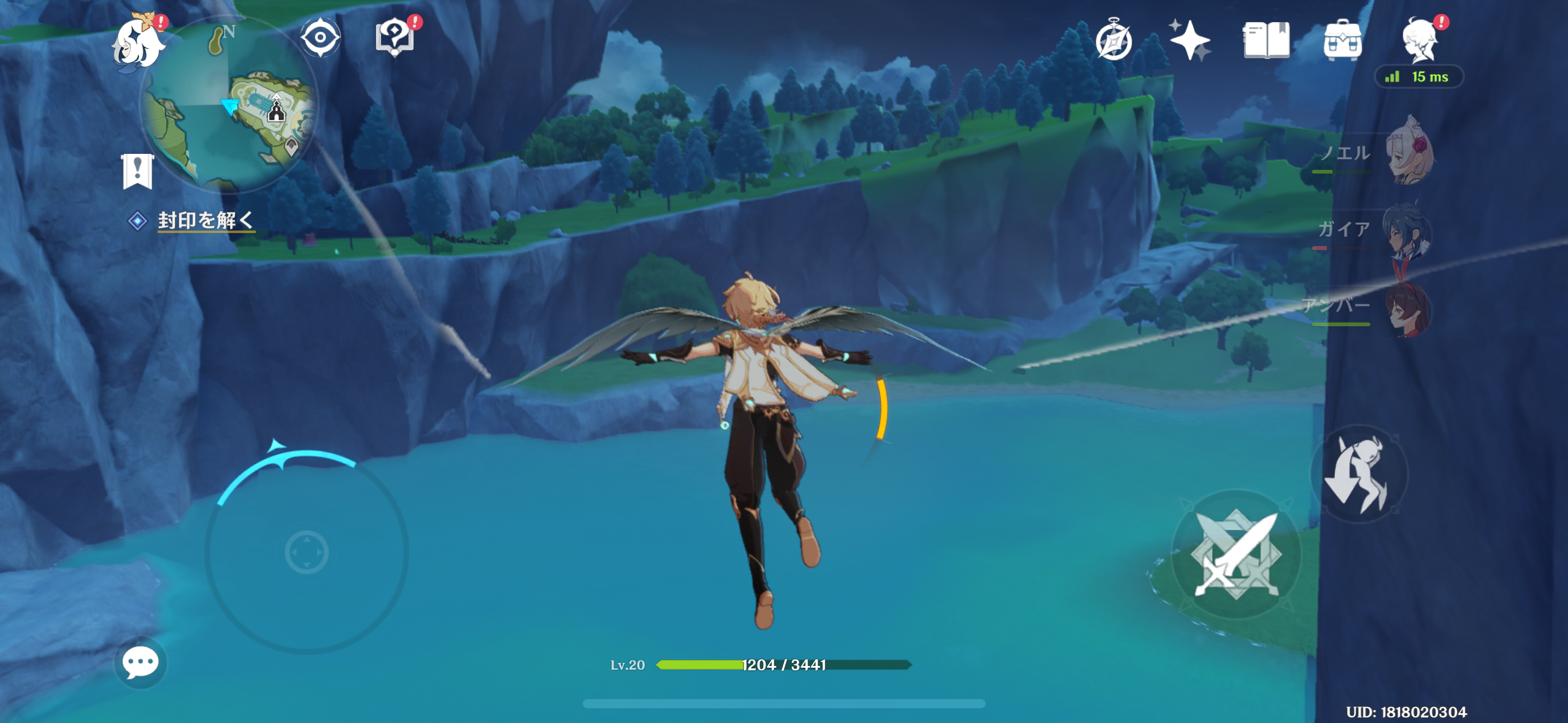Open the backpack inventory

click(1342, 40)
